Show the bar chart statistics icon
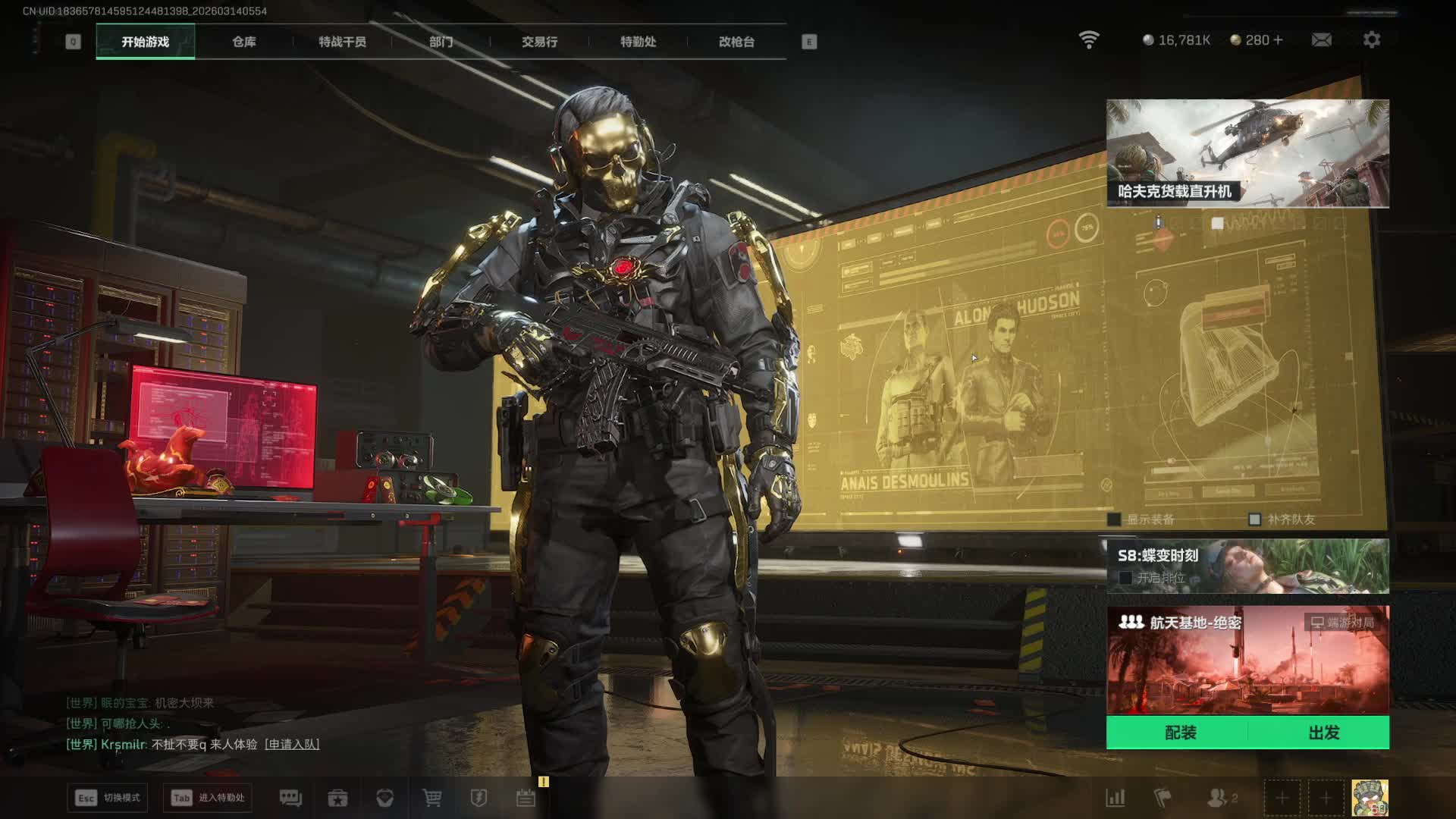Viewport: 1456px width, 819px height. click(x=1115, y=798)
